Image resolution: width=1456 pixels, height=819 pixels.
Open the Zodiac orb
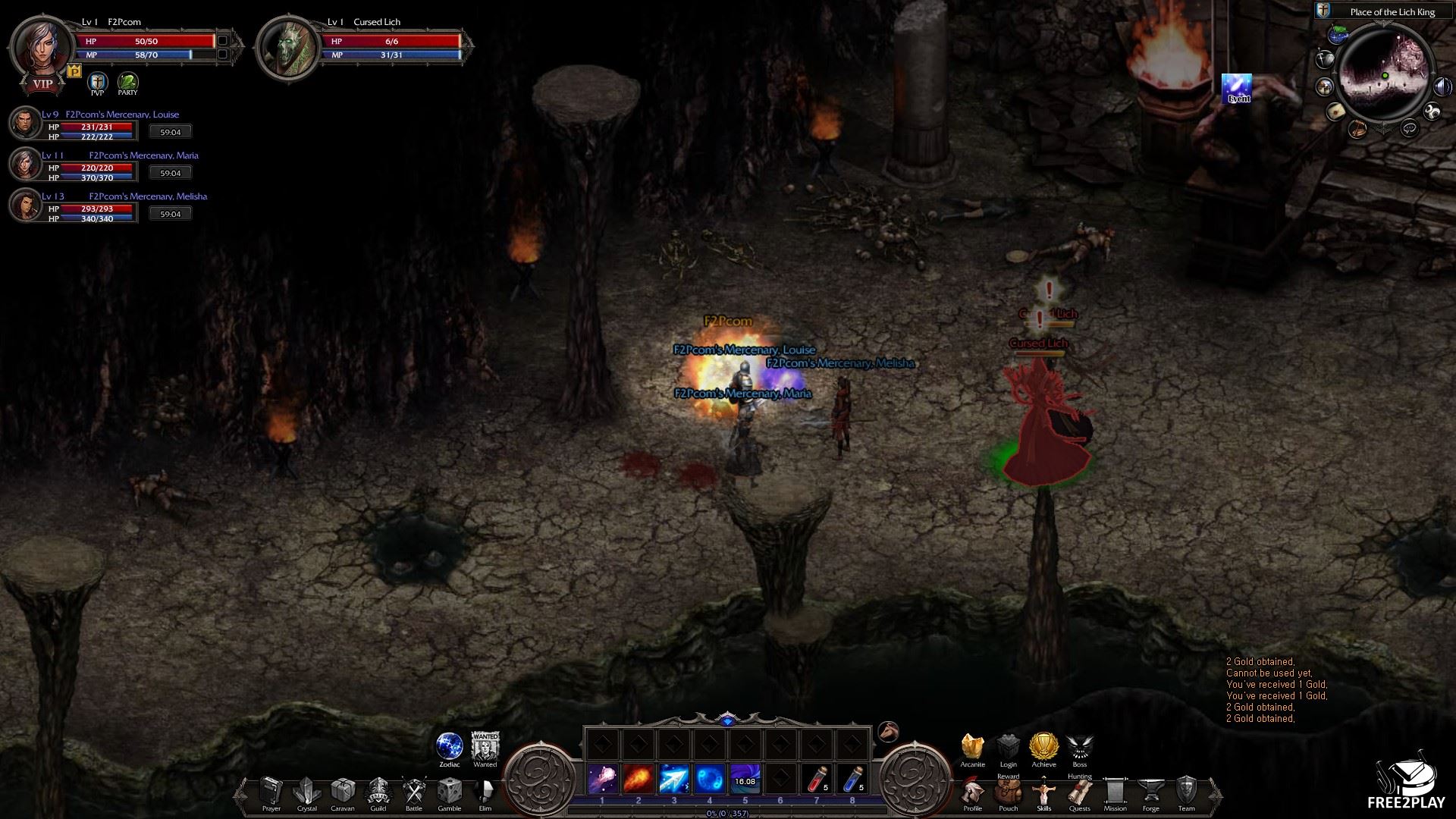pyautogui.click(x=450, y=747)
